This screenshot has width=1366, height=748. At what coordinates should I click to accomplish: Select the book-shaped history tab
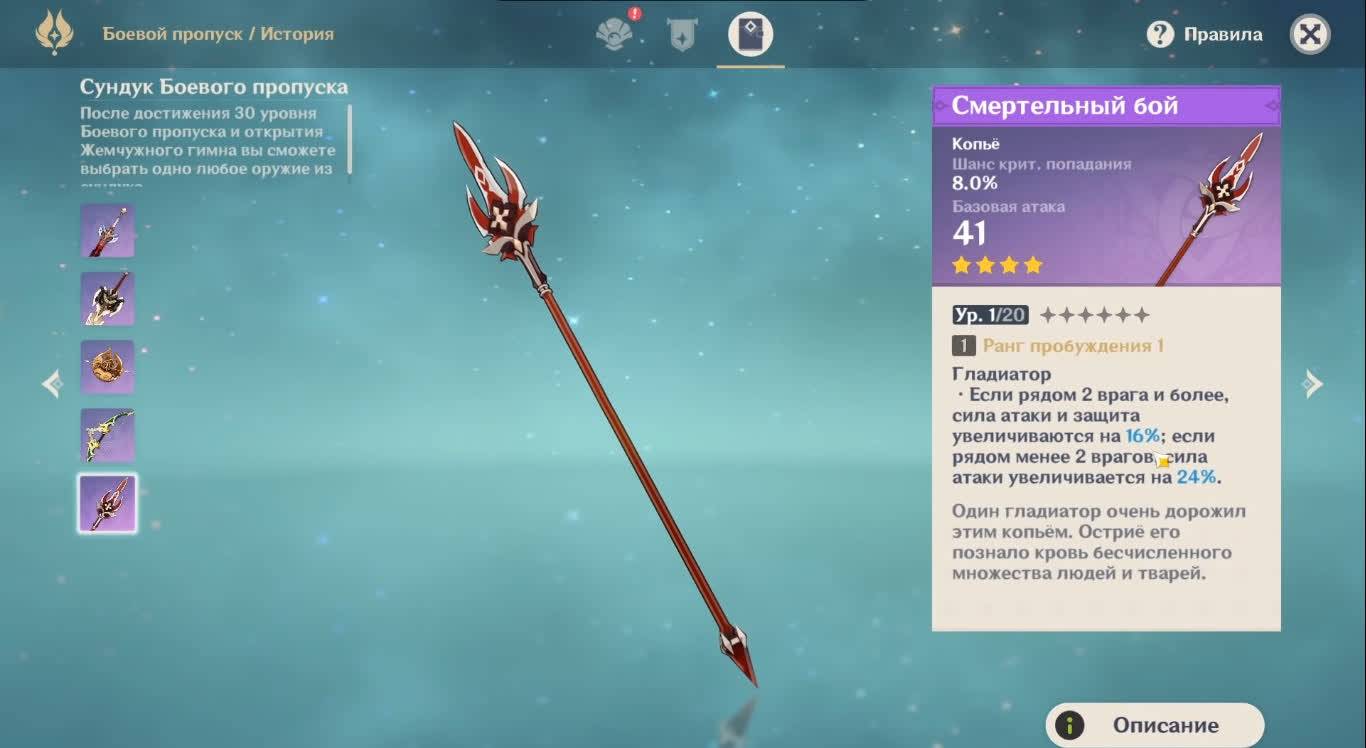point(750,34)
